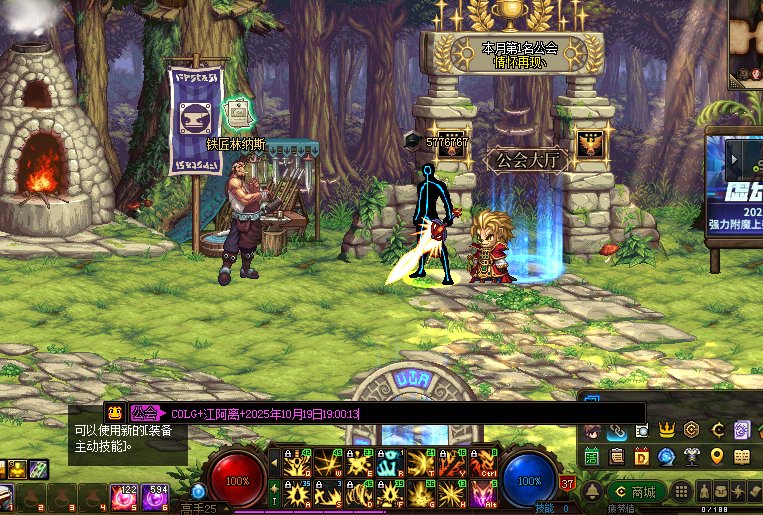Click the blue chain link icon
The image size is (763, 515).
pos(617,431)
